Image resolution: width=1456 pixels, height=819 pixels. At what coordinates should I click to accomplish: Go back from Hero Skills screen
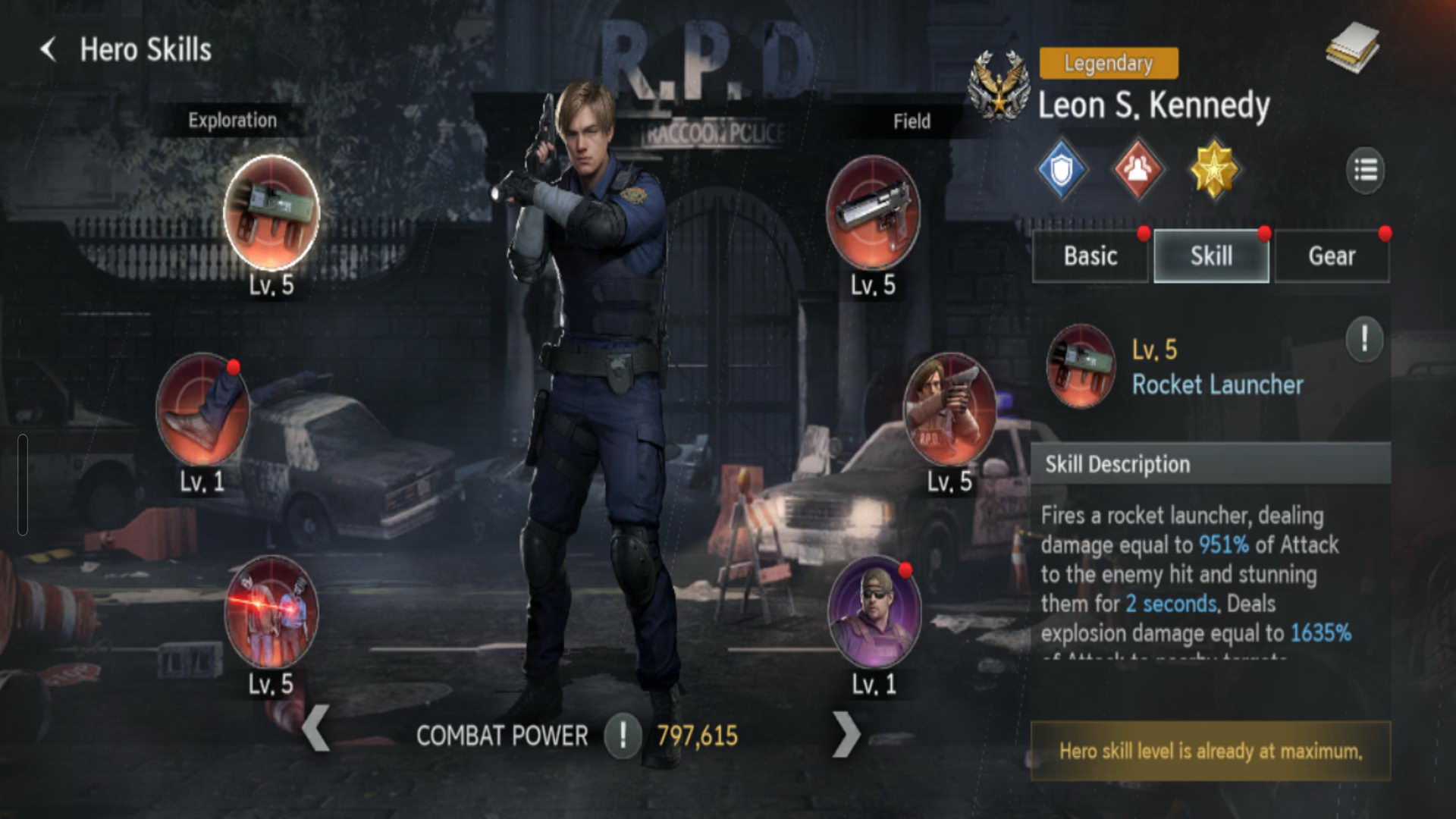click(49, 50)
